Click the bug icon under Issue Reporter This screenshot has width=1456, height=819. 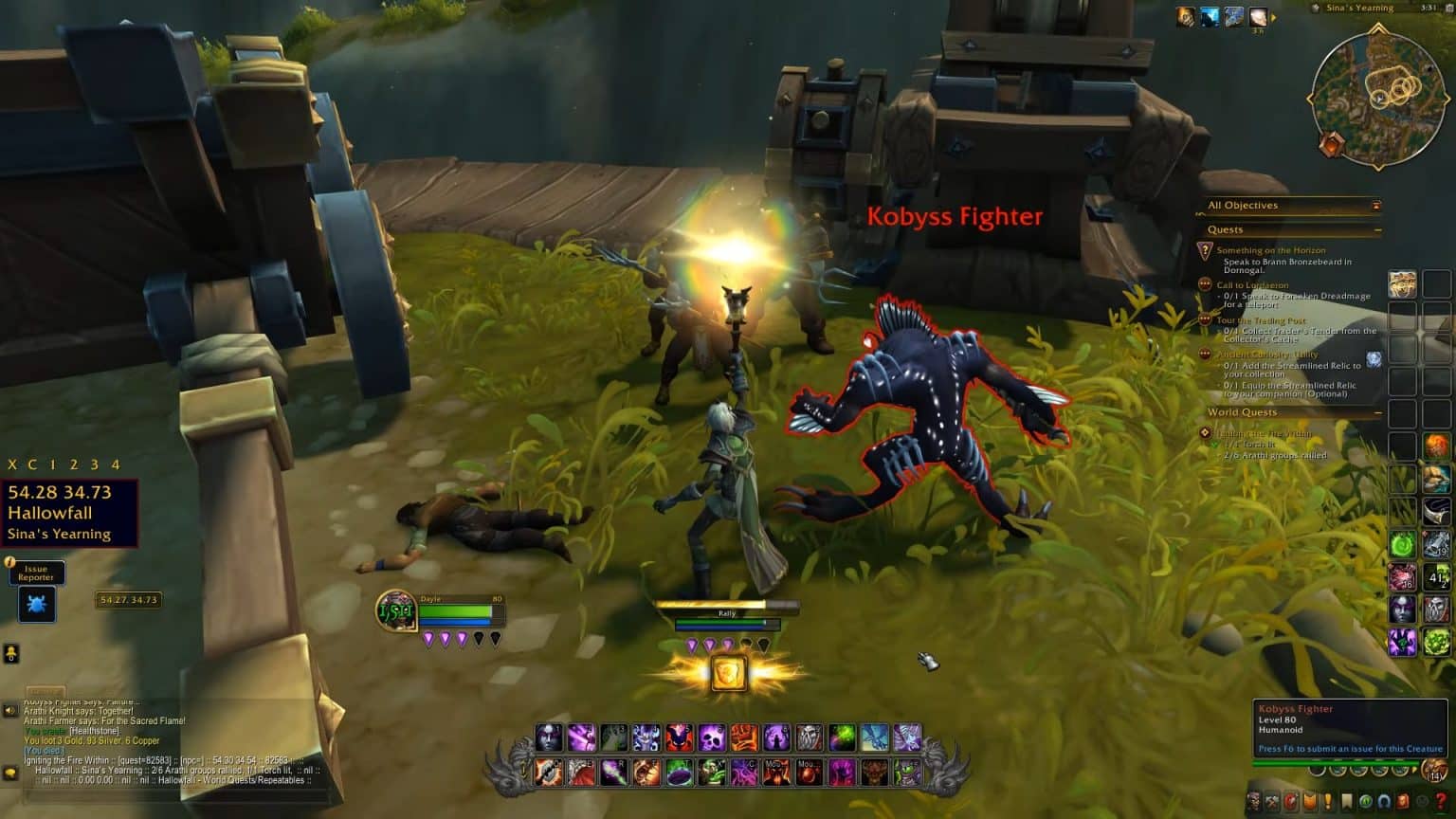tap(35, 605)
